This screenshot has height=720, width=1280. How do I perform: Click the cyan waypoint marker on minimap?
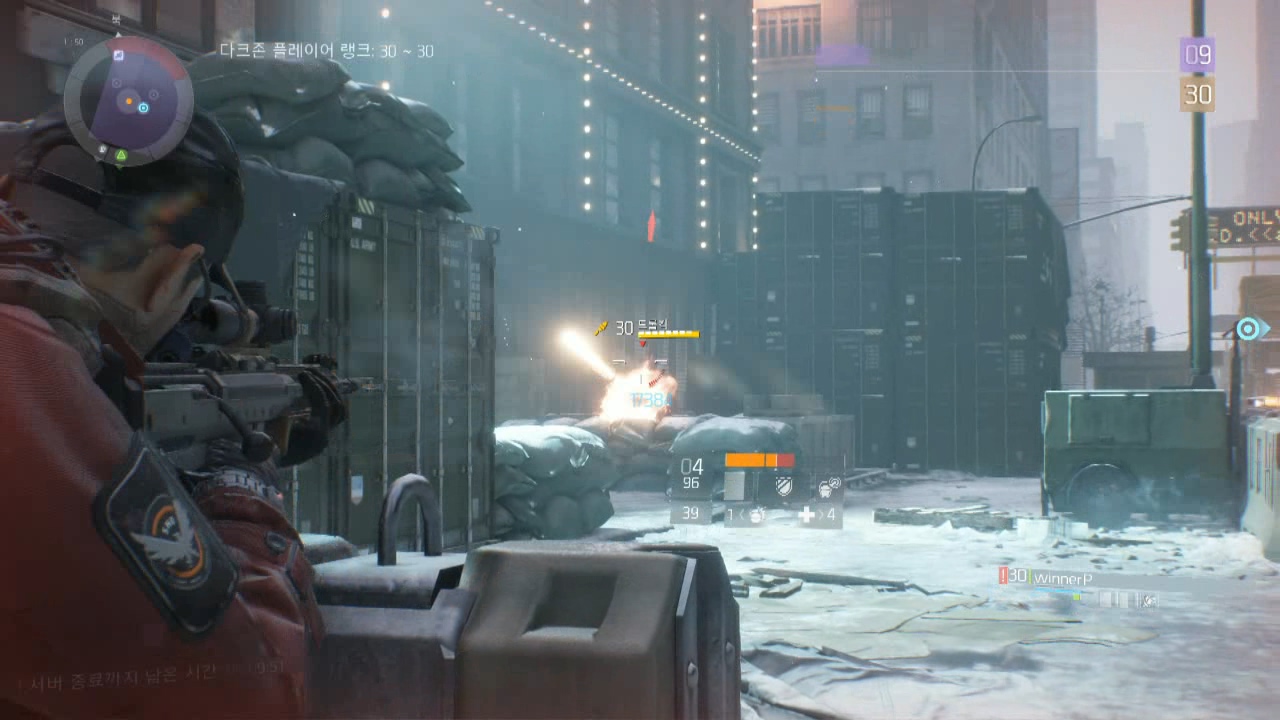[x=143, y=107]
